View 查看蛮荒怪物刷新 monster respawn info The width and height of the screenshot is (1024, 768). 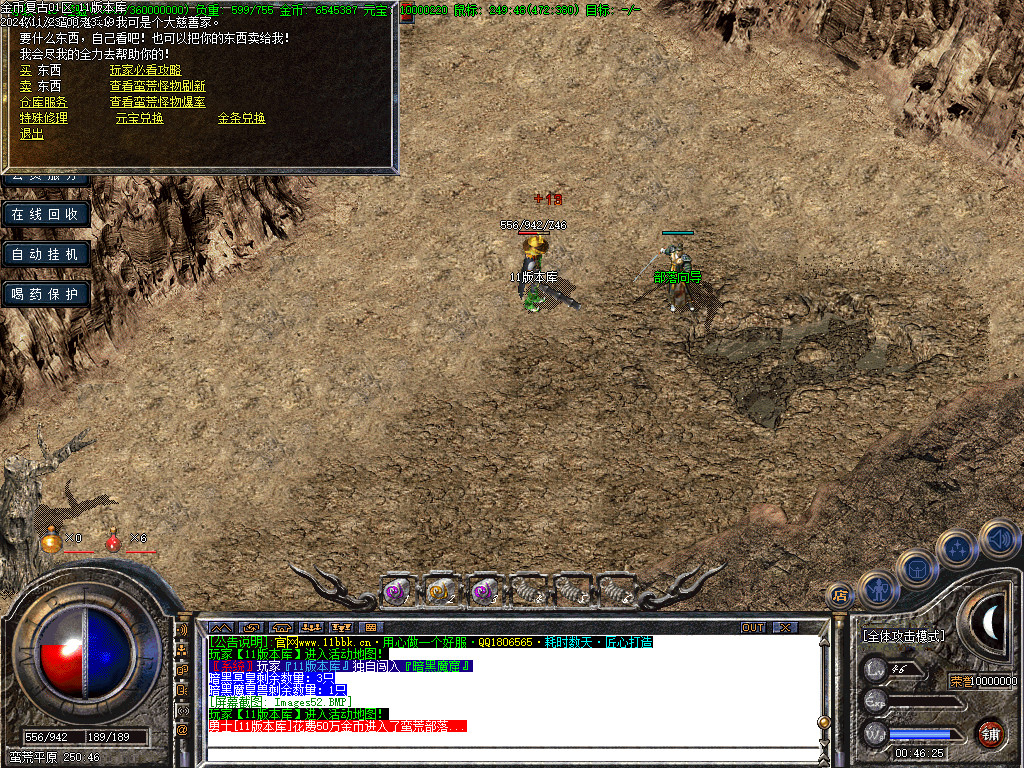pos(157,86)
